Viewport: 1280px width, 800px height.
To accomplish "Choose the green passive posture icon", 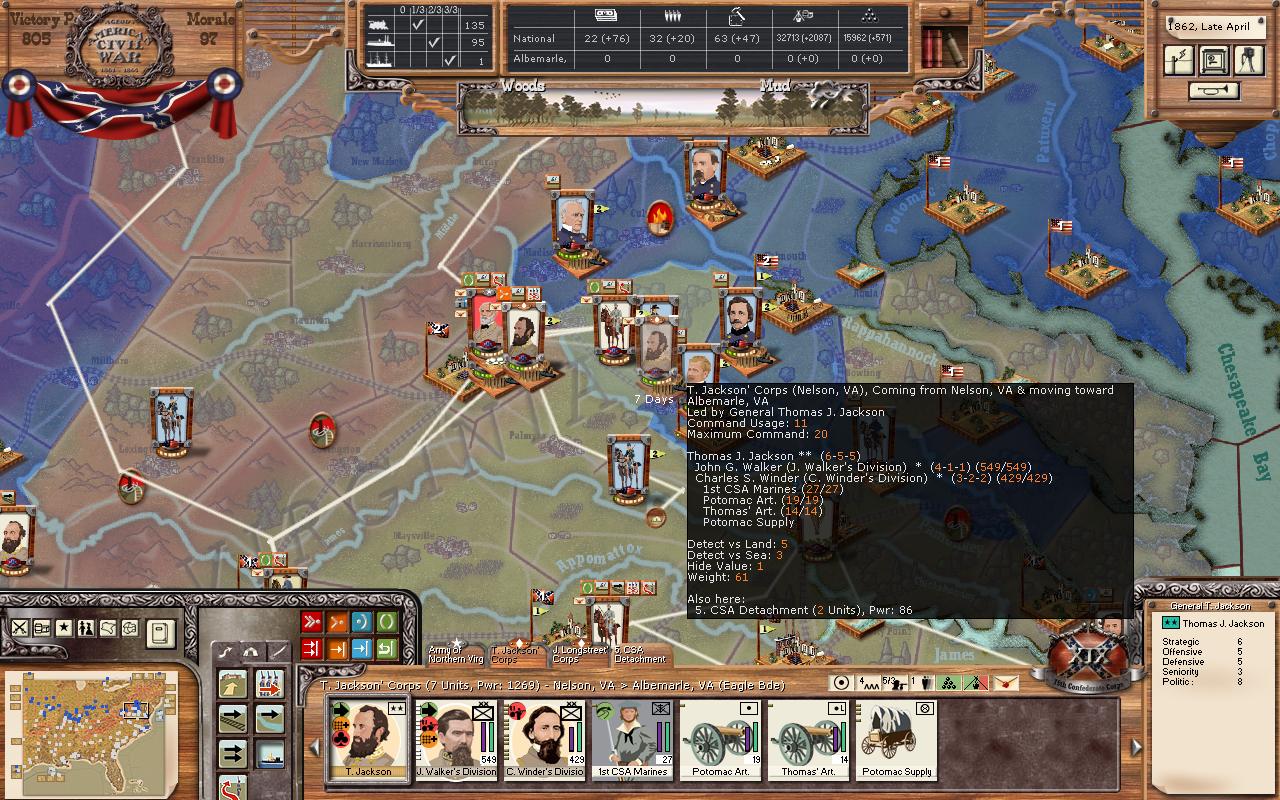I will (x=387, y=622).
